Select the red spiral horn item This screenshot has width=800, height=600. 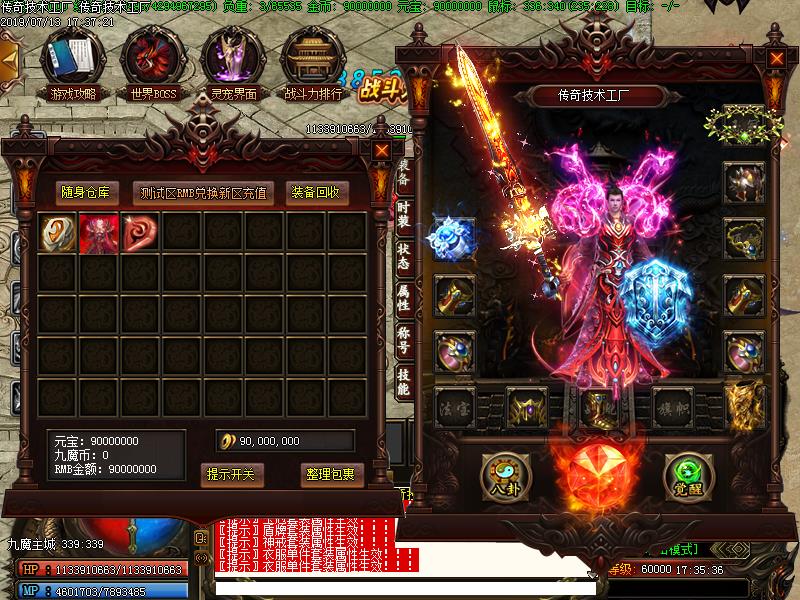point(139,232)
